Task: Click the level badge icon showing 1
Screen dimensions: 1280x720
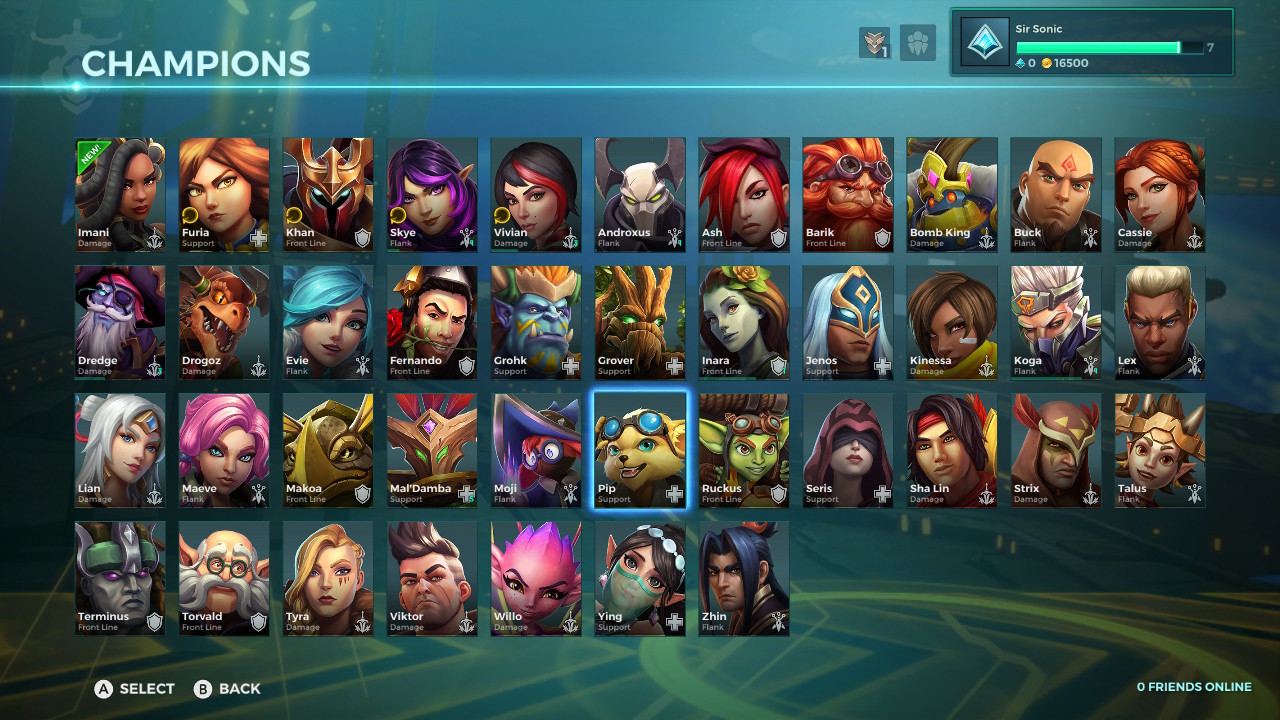Action: [x=873, y=43]
